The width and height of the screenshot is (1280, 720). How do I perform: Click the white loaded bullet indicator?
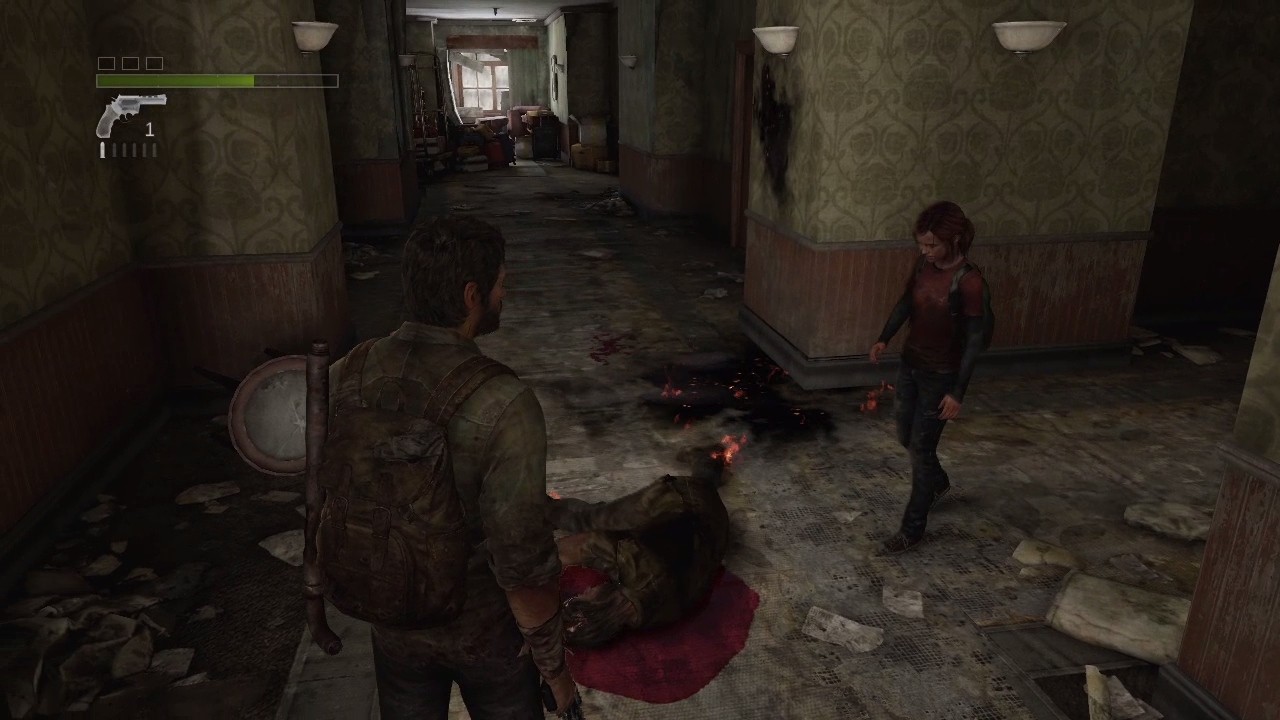click(x=101, y=150)
